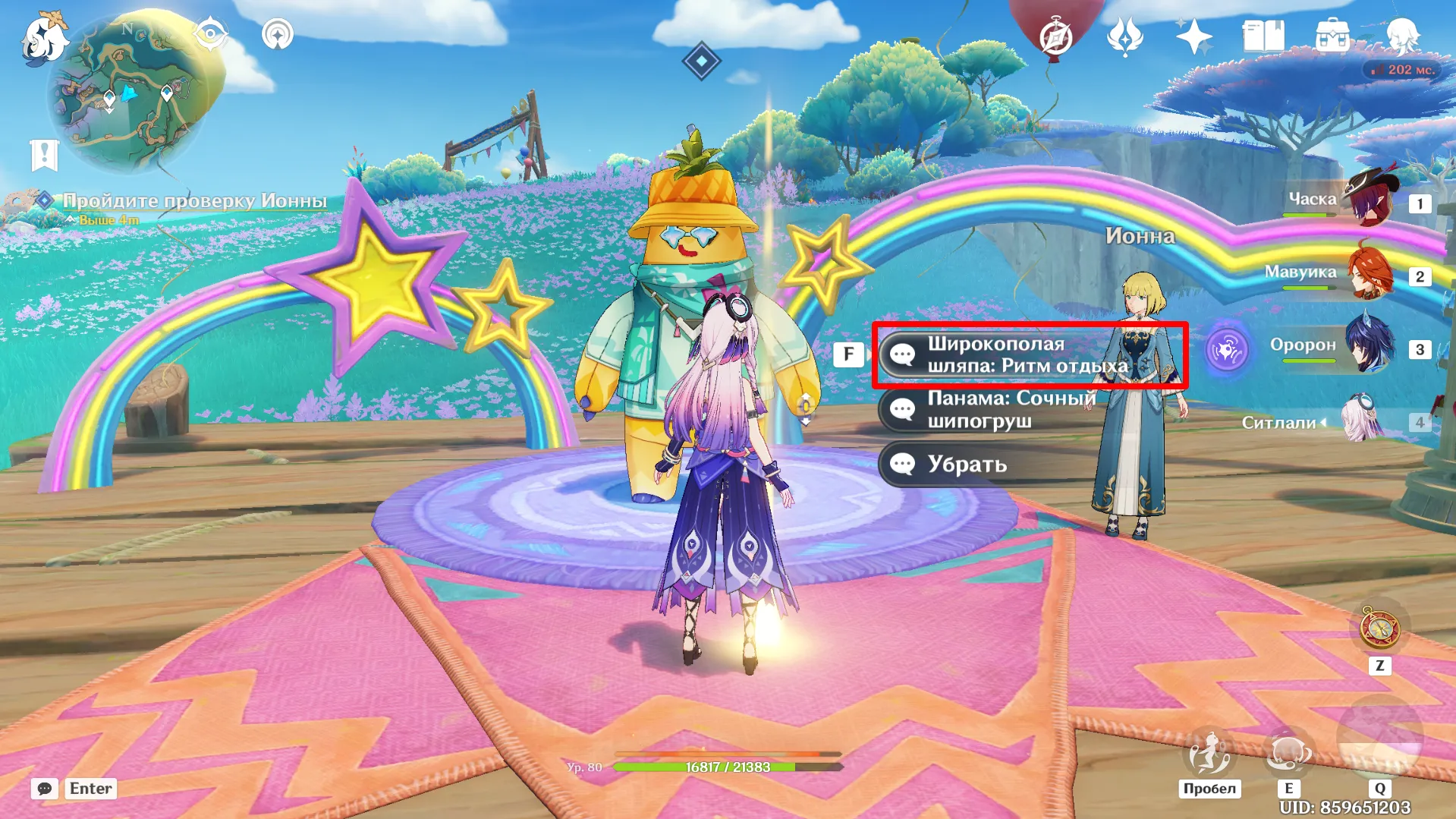1456x819 pixels.
Task: Open the wish star icon
Action: 1193,36
